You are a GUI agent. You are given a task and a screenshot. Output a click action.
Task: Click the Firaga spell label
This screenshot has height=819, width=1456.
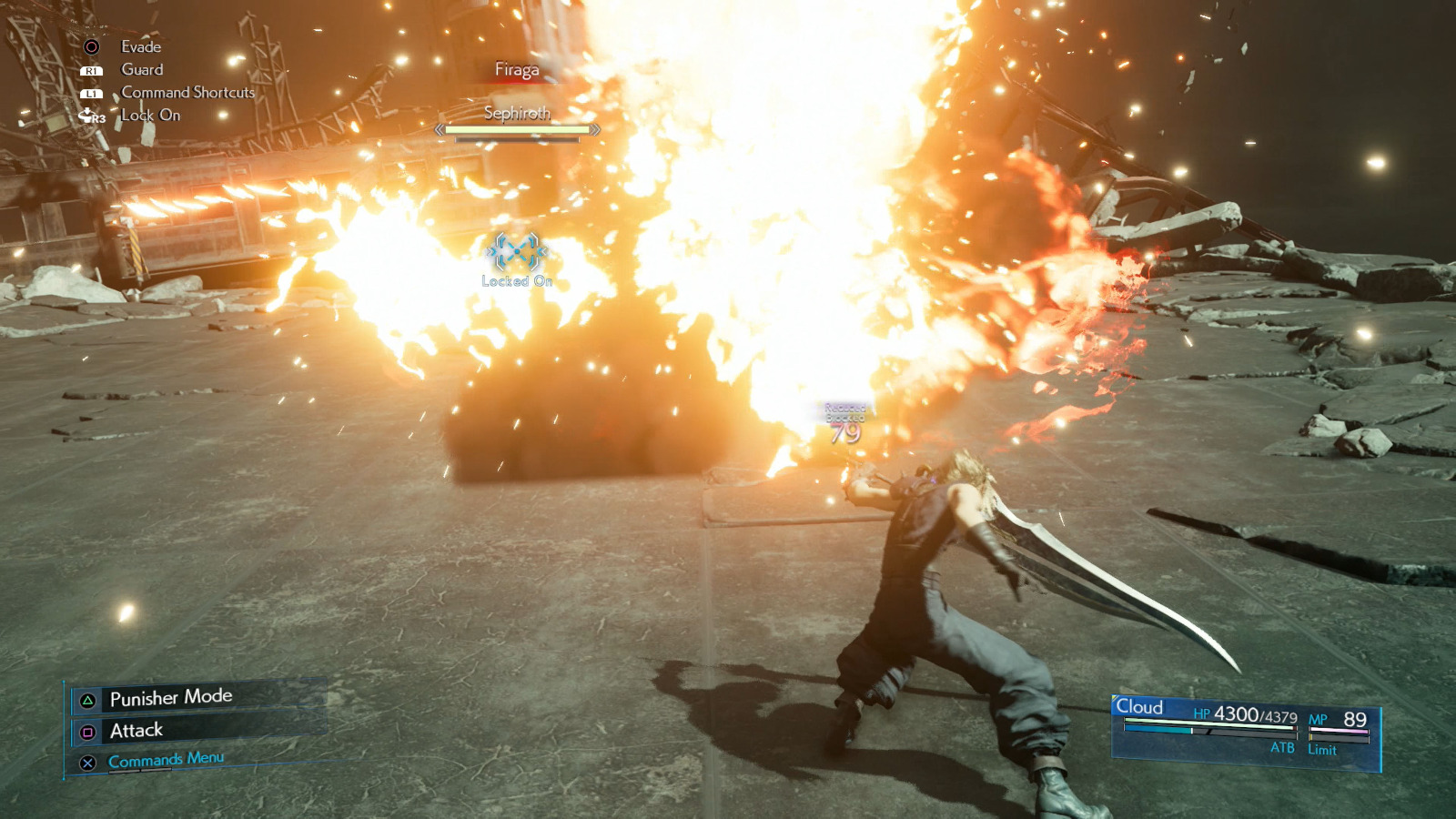515,68
